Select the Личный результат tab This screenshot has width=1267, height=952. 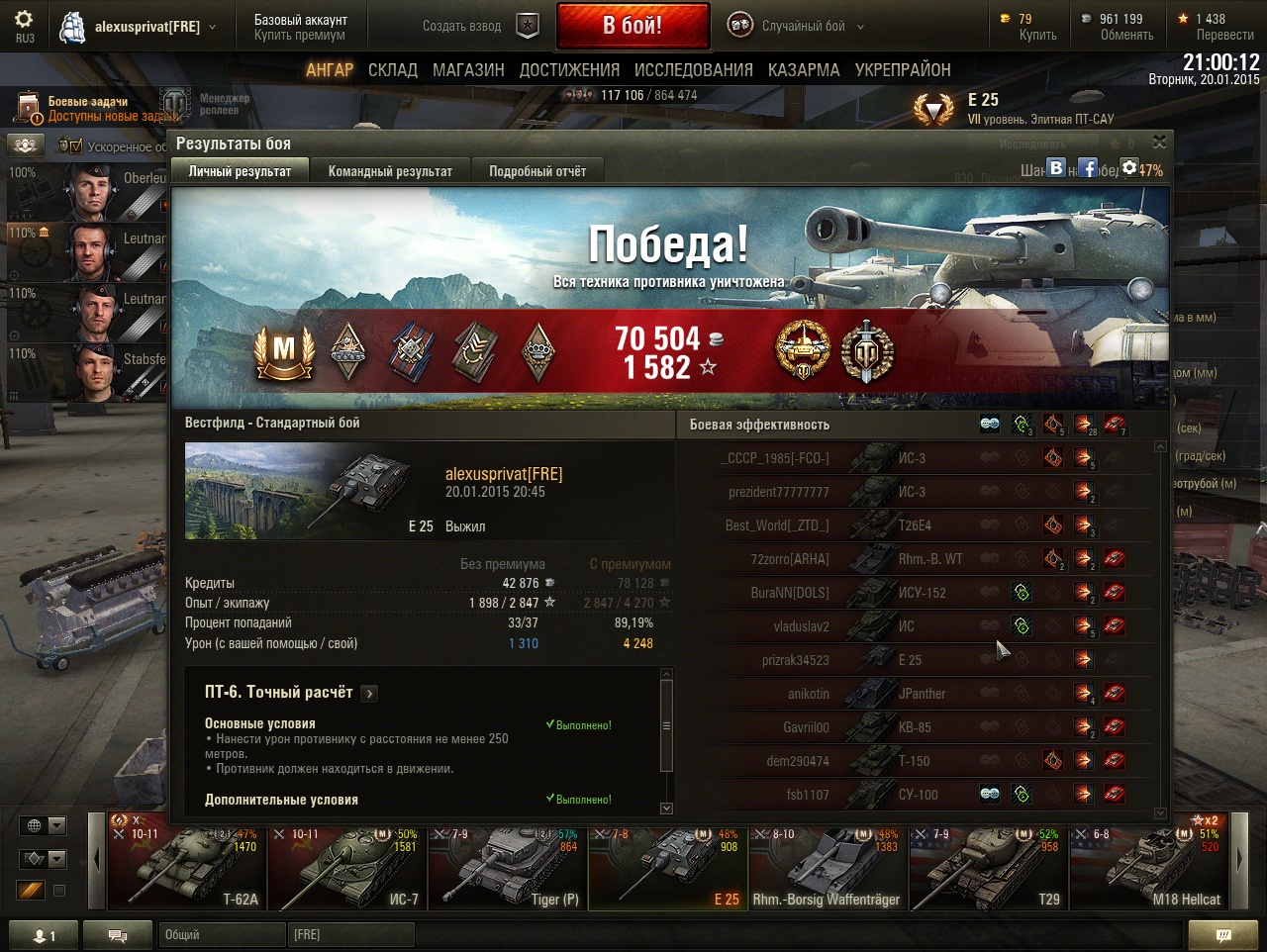coord(240,171)
